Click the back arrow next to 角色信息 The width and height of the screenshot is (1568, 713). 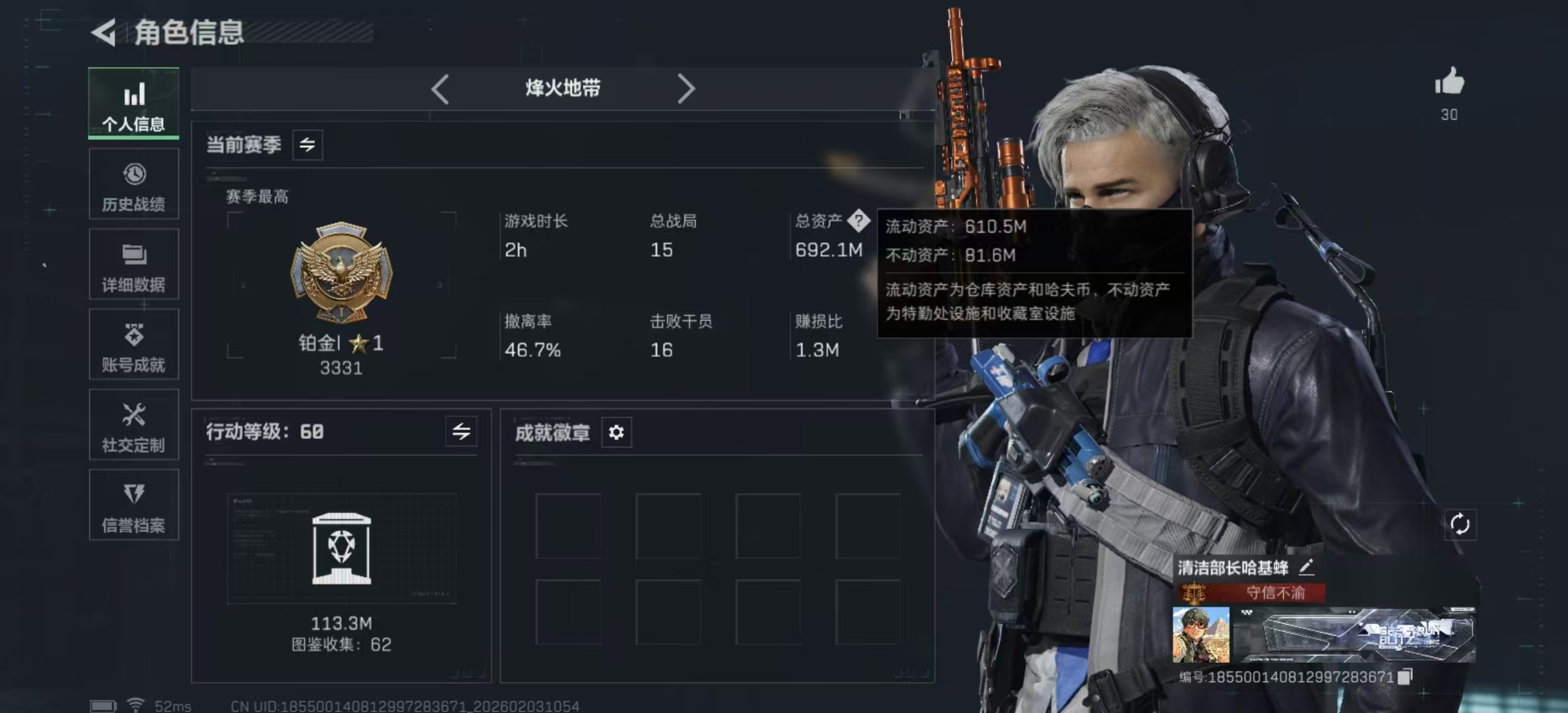104,30
